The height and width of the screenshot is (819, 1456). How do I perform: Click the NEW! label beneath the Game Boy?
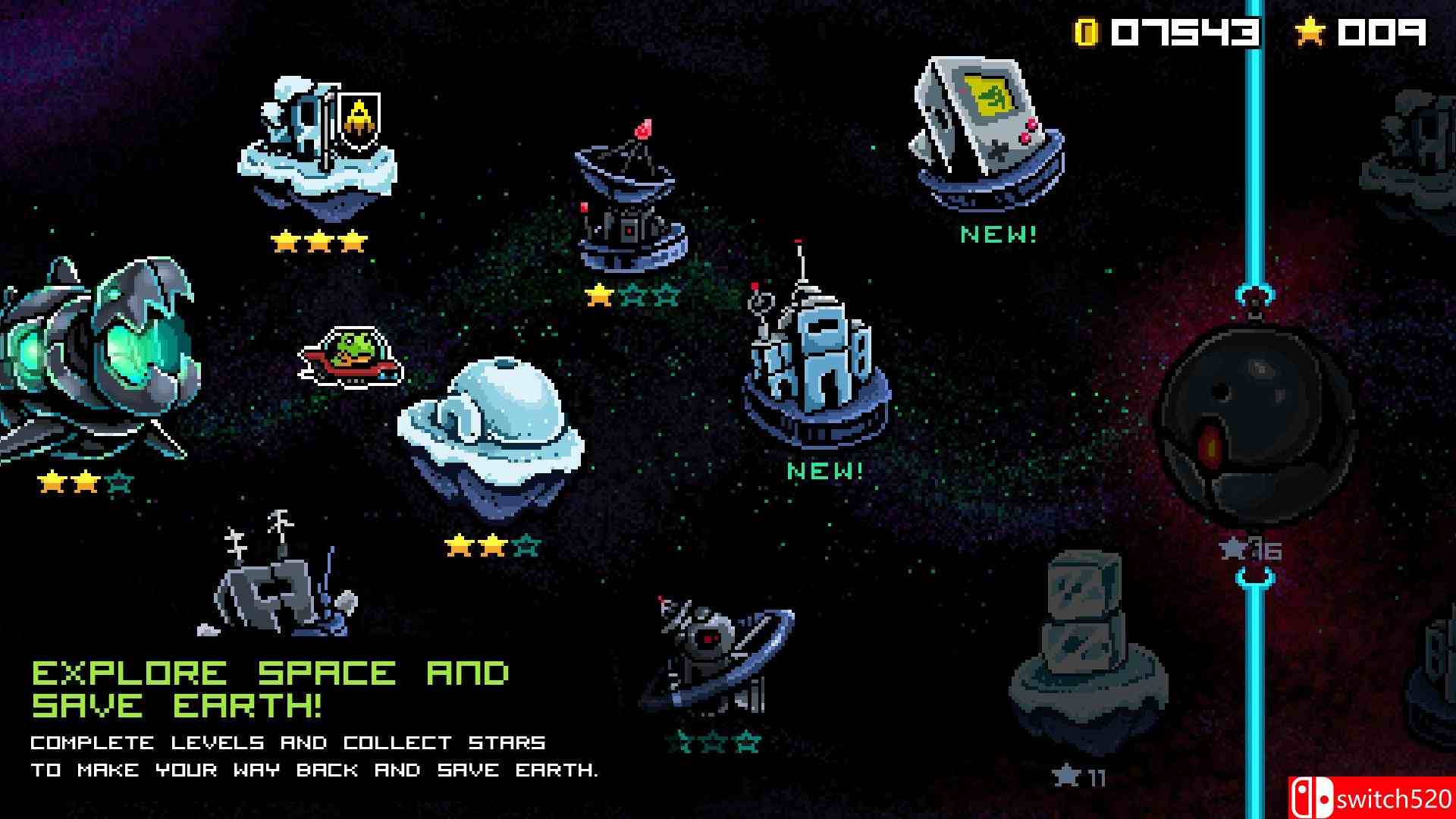click(996, 233)
